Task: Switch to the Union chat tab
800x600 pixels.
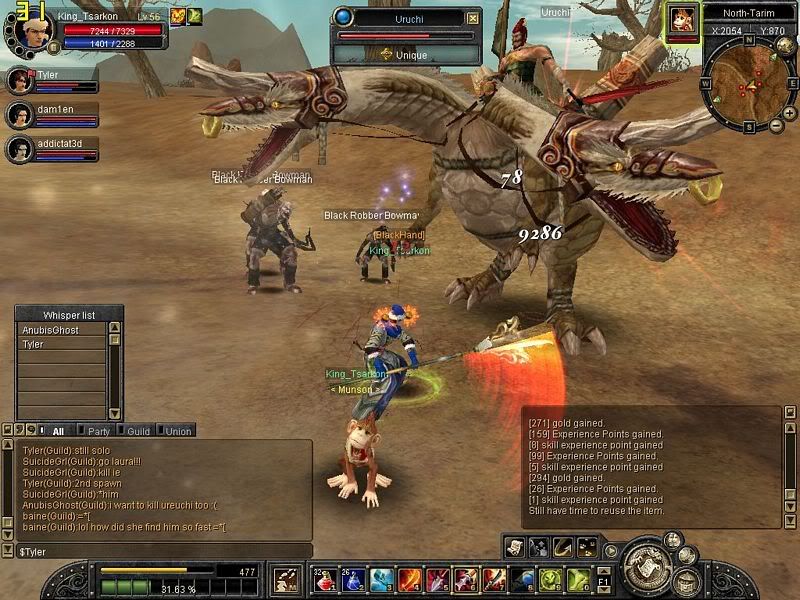Action: tap(178, 431)
